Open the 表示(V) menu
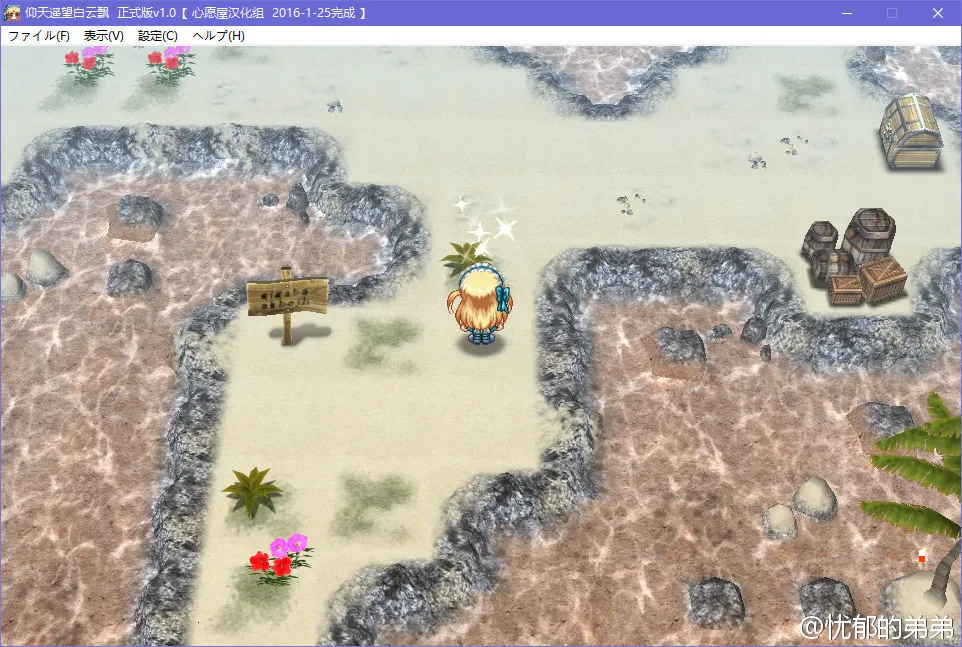 tap(103, 36)
